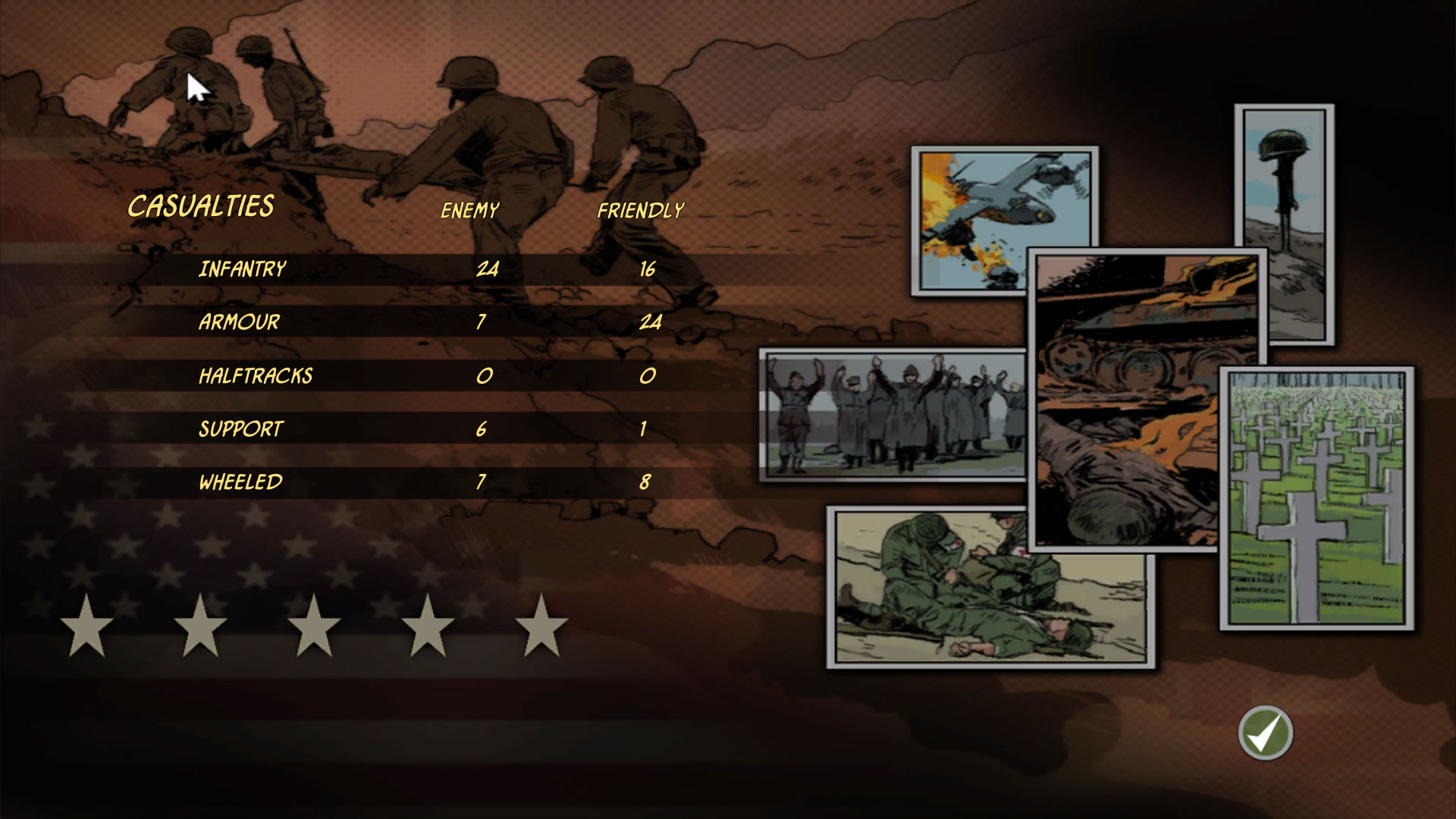Select the HALFTRACKS row label

[255, 375]
